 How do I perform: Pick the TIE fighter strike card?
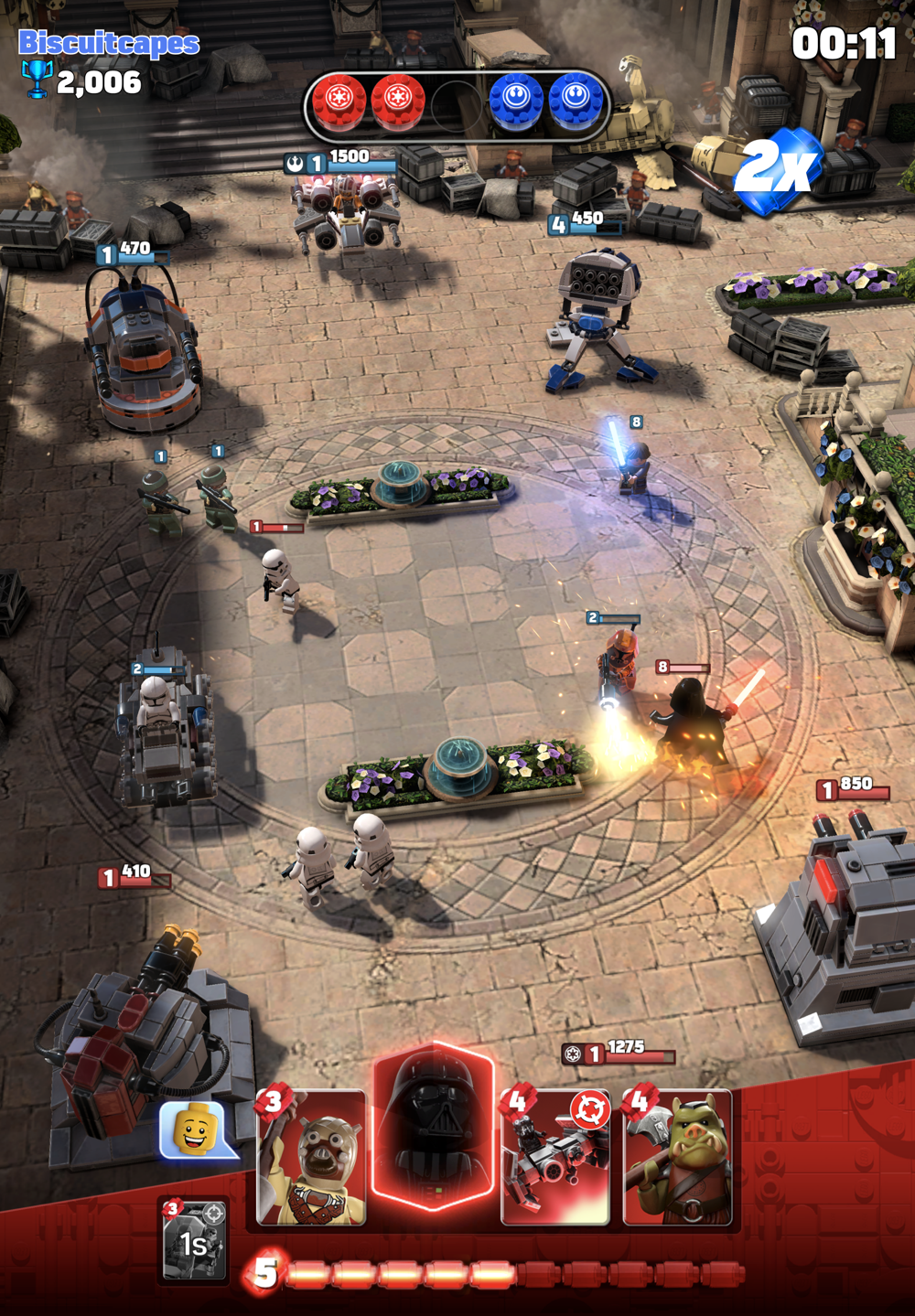(555, 1158)
